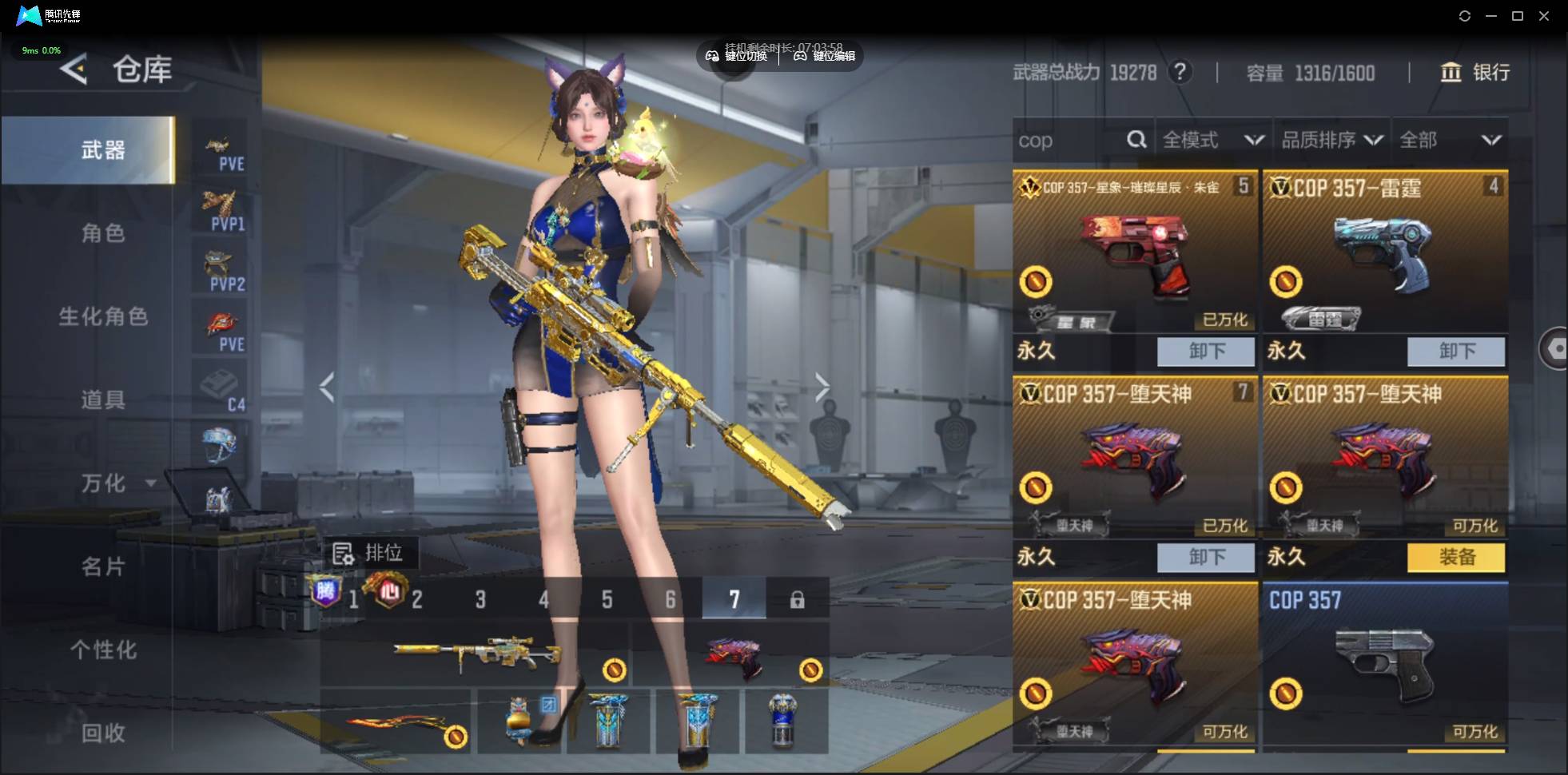Switch to loadout slot 3
Viewport: 1568px width, 775px height.
[480, 599]
